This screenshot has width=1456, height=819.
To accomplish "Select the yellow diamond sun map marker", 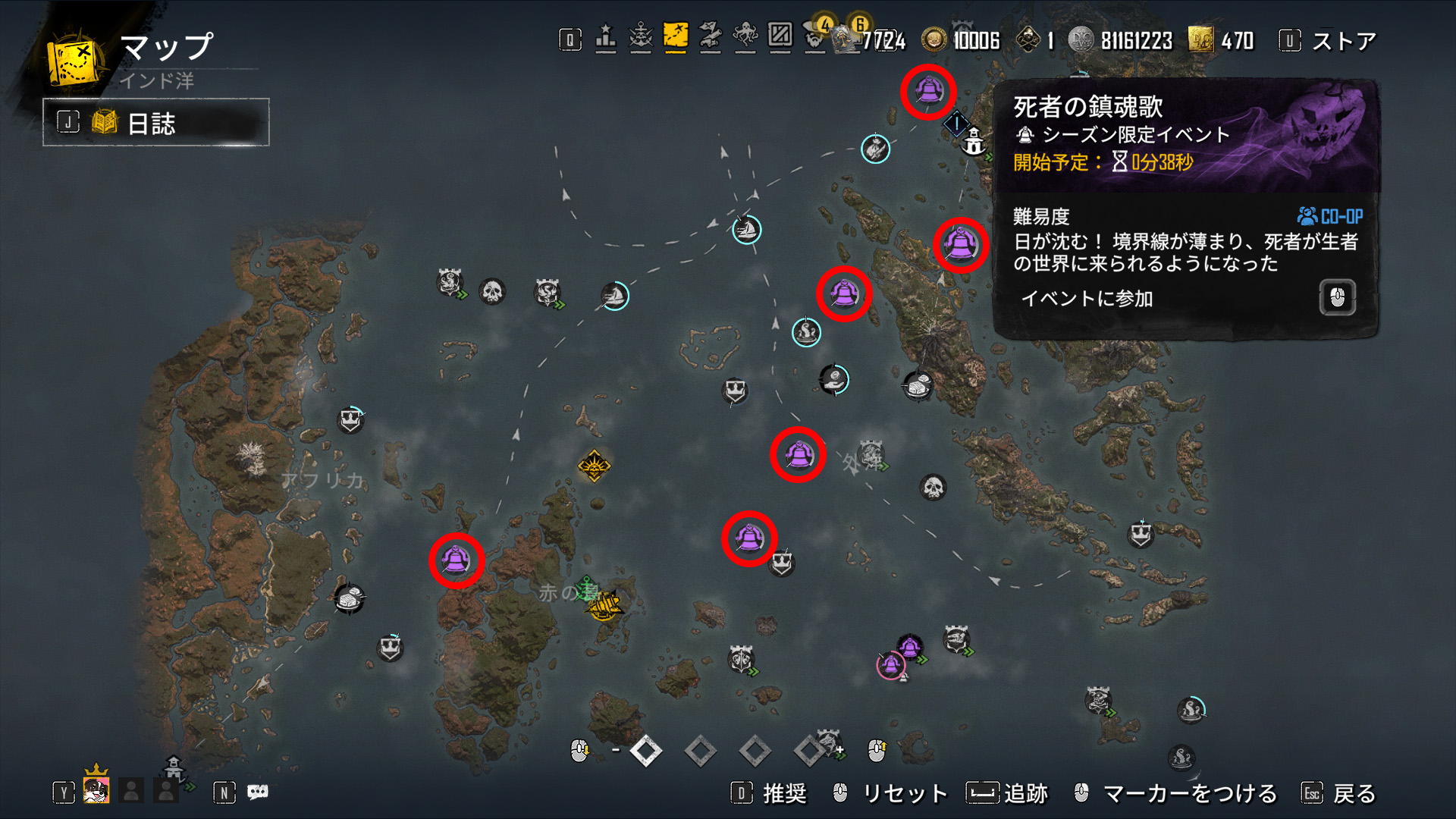I will 594,466.
